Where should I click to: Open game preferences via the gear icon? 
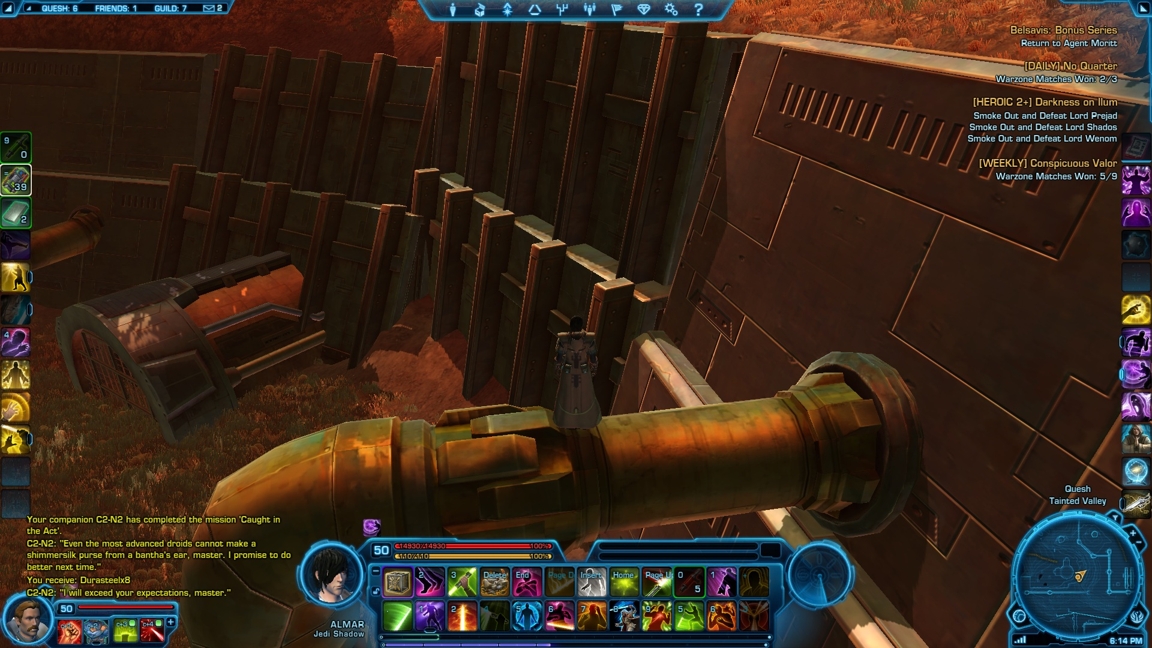point(671,10)
